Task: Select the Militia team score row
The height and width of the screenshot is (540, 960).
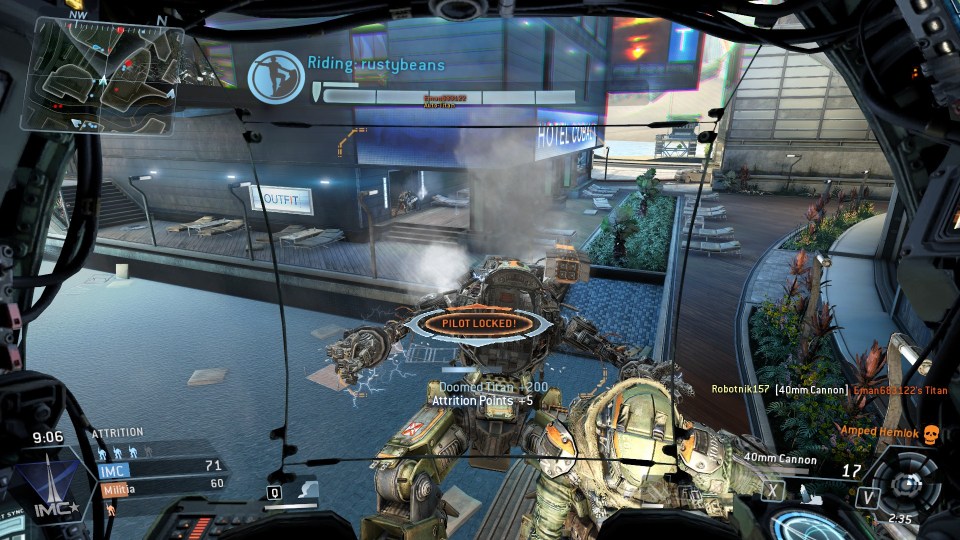Action: click(x=161, y=483)
